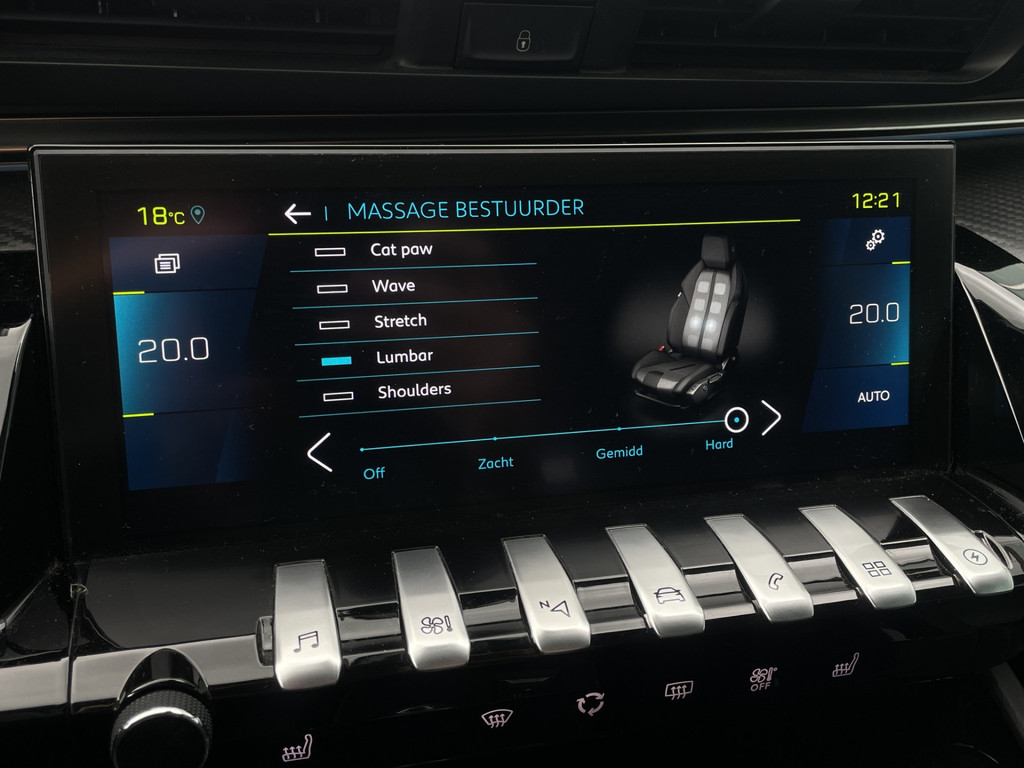Switch to the Shoulders massage type
Viewport: 1024px width, 768px height.
pyautogui.click(x=413, y=391)
